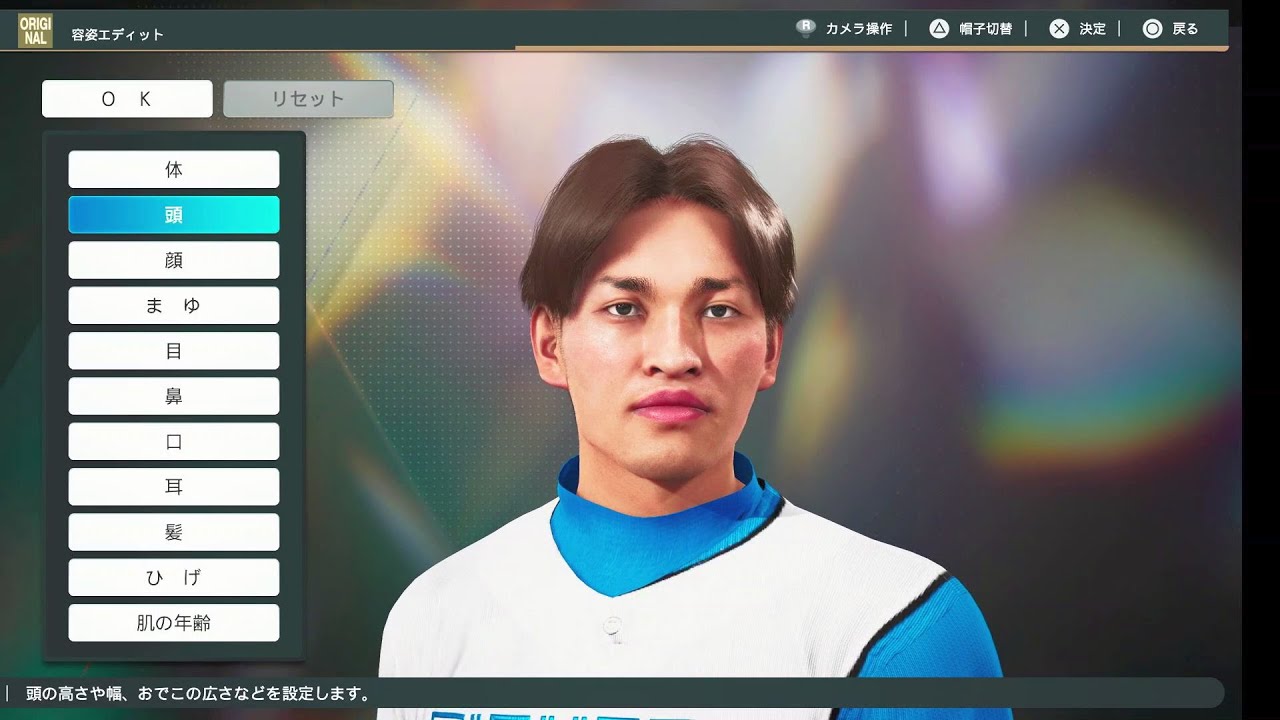Viewport: 1280px width, 720px height.
Task: Open the 鼻 nose settings
Action: (174, 396)
